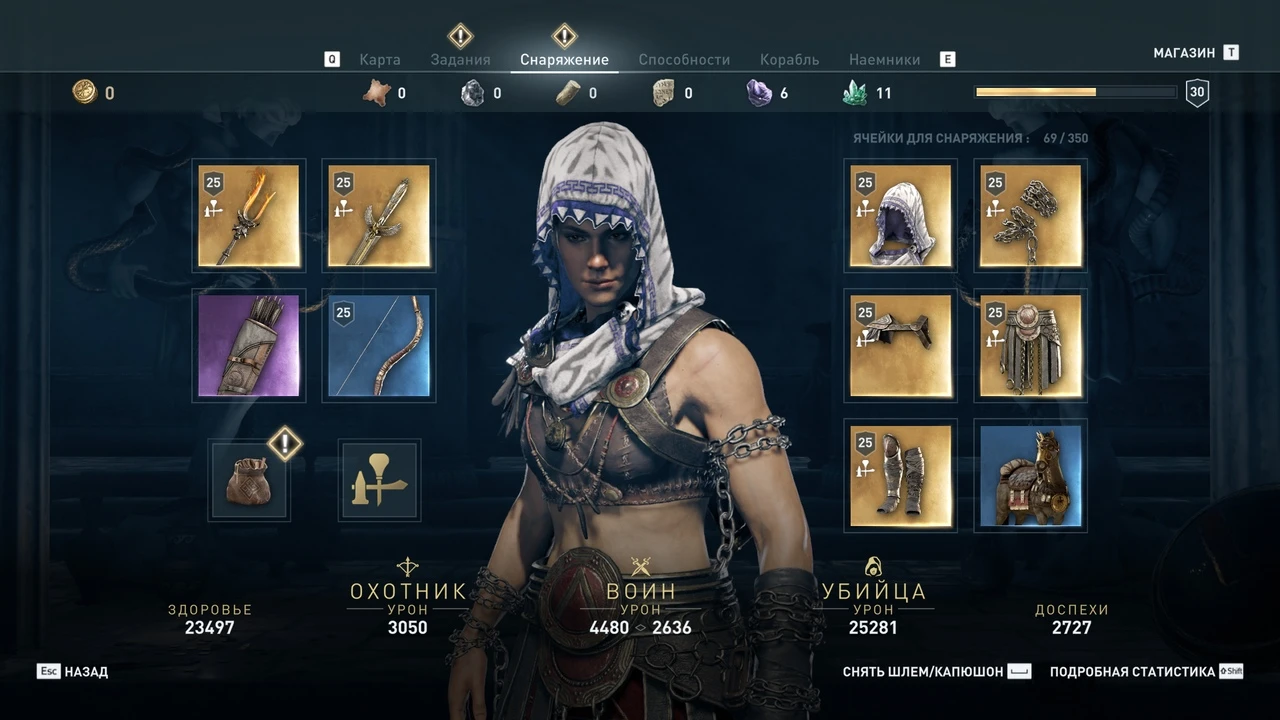Image resolution: width=1280 pixels, height=720 pixels.
Task: Open the equipped sword slot
Action: (378, 216)
